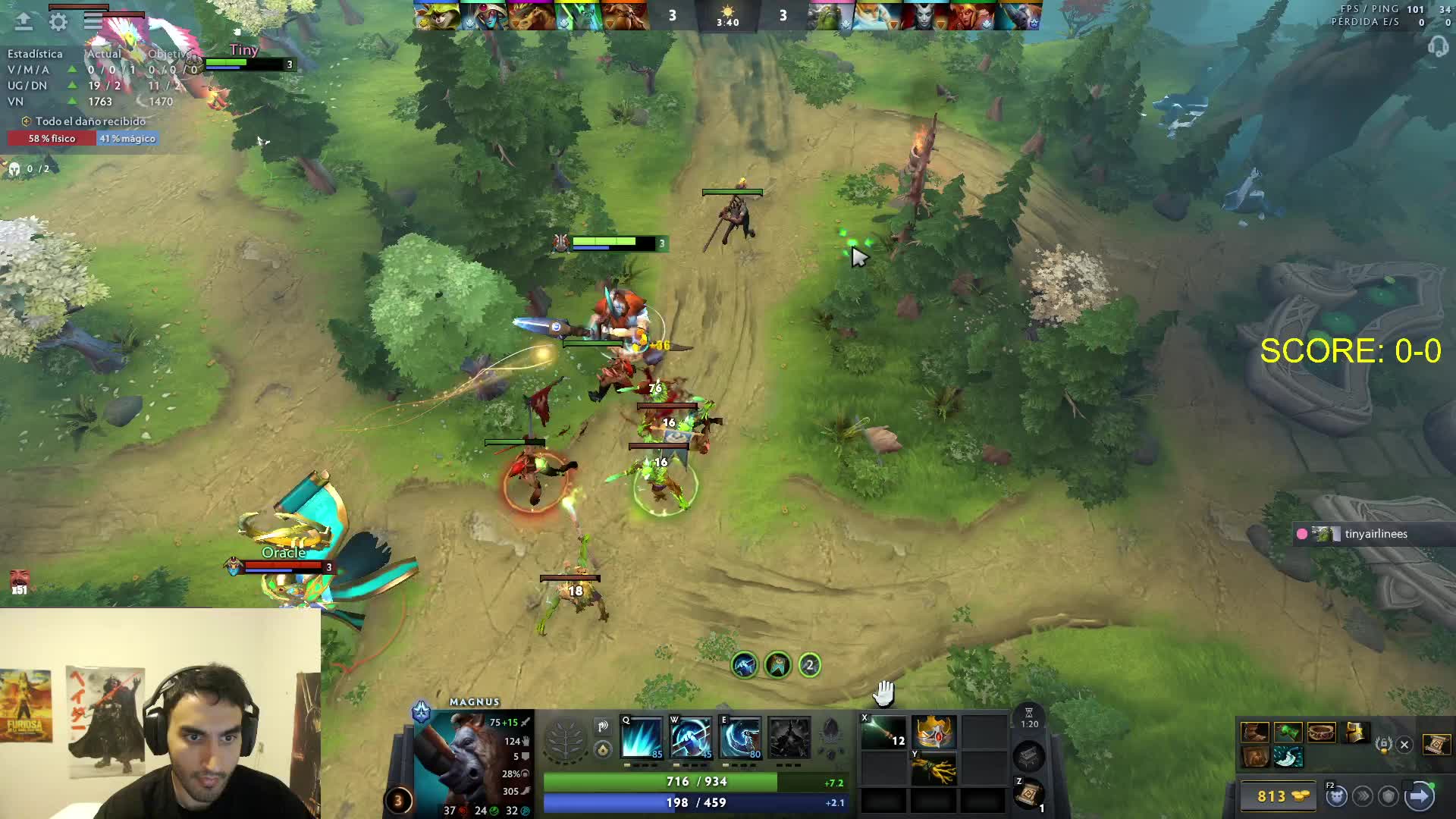Click the upload arrow icon
This screenshot has height=819, width=1456.
click(24, 22)
